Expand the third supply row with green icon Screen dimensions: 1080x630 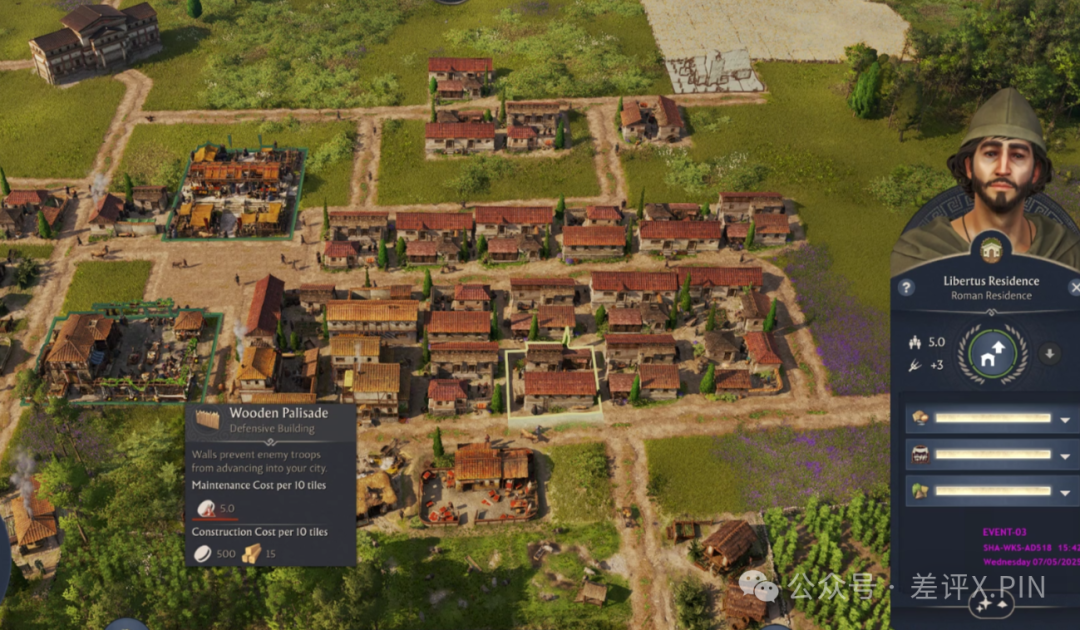coord(1064,491)
